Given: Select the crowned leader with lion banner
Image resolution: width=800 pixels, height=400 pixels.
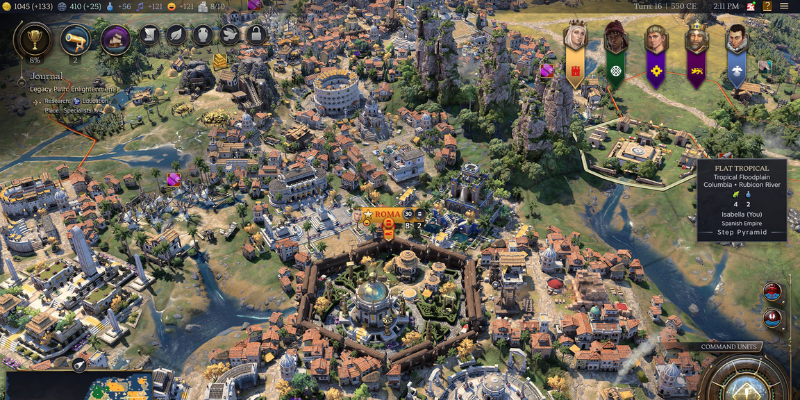Looking at the screenshot, I should point(696,40).
